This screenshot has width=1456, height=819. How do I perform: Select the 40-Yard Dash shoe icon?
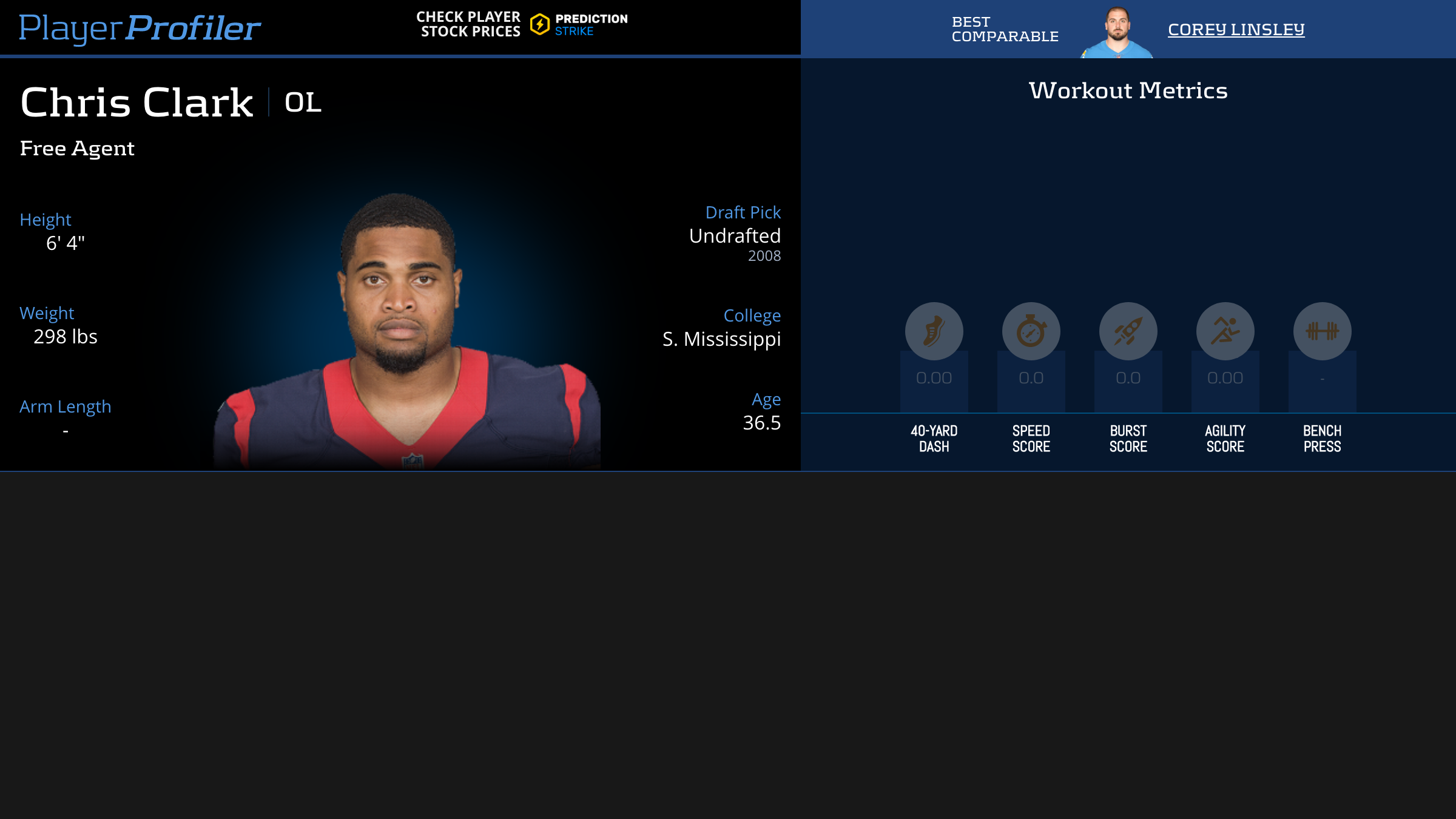pos(934,331)
